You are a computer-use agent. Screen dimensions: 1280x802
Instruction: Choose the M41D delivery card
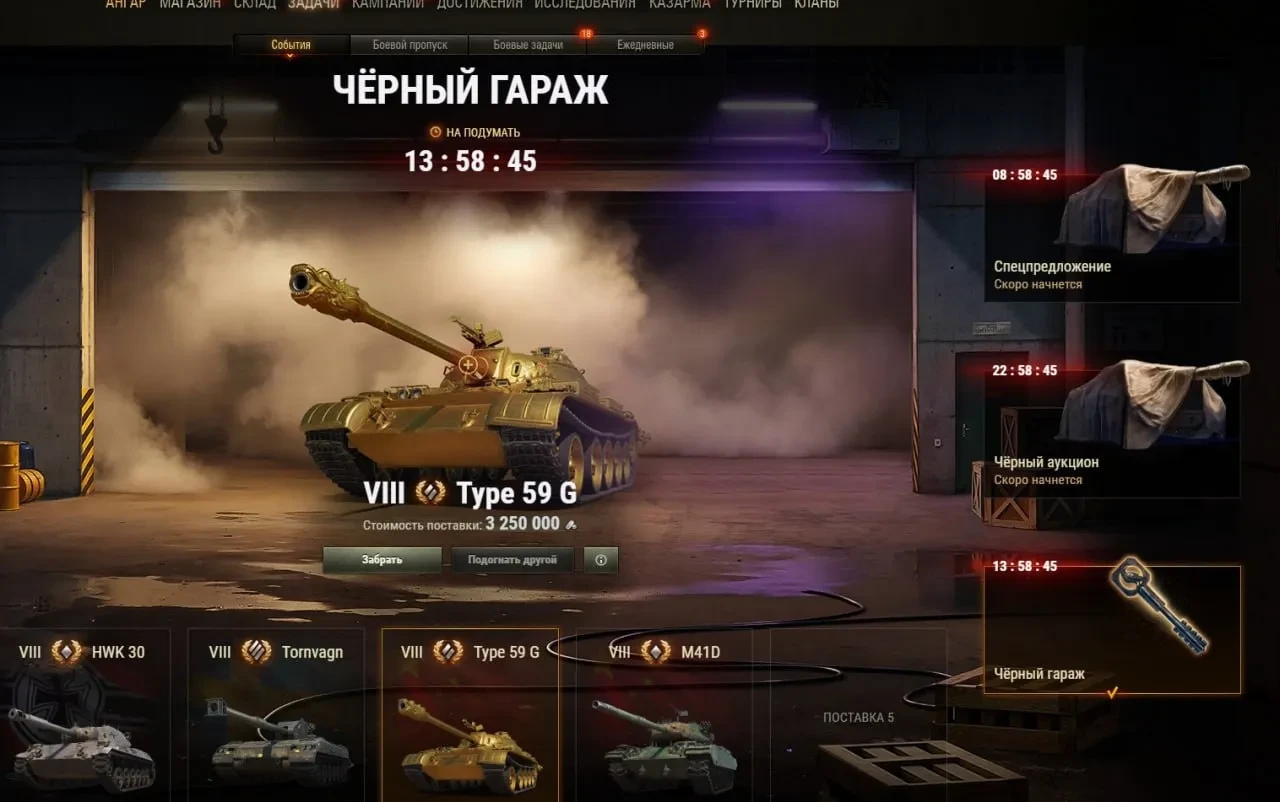tap(663, 714)
